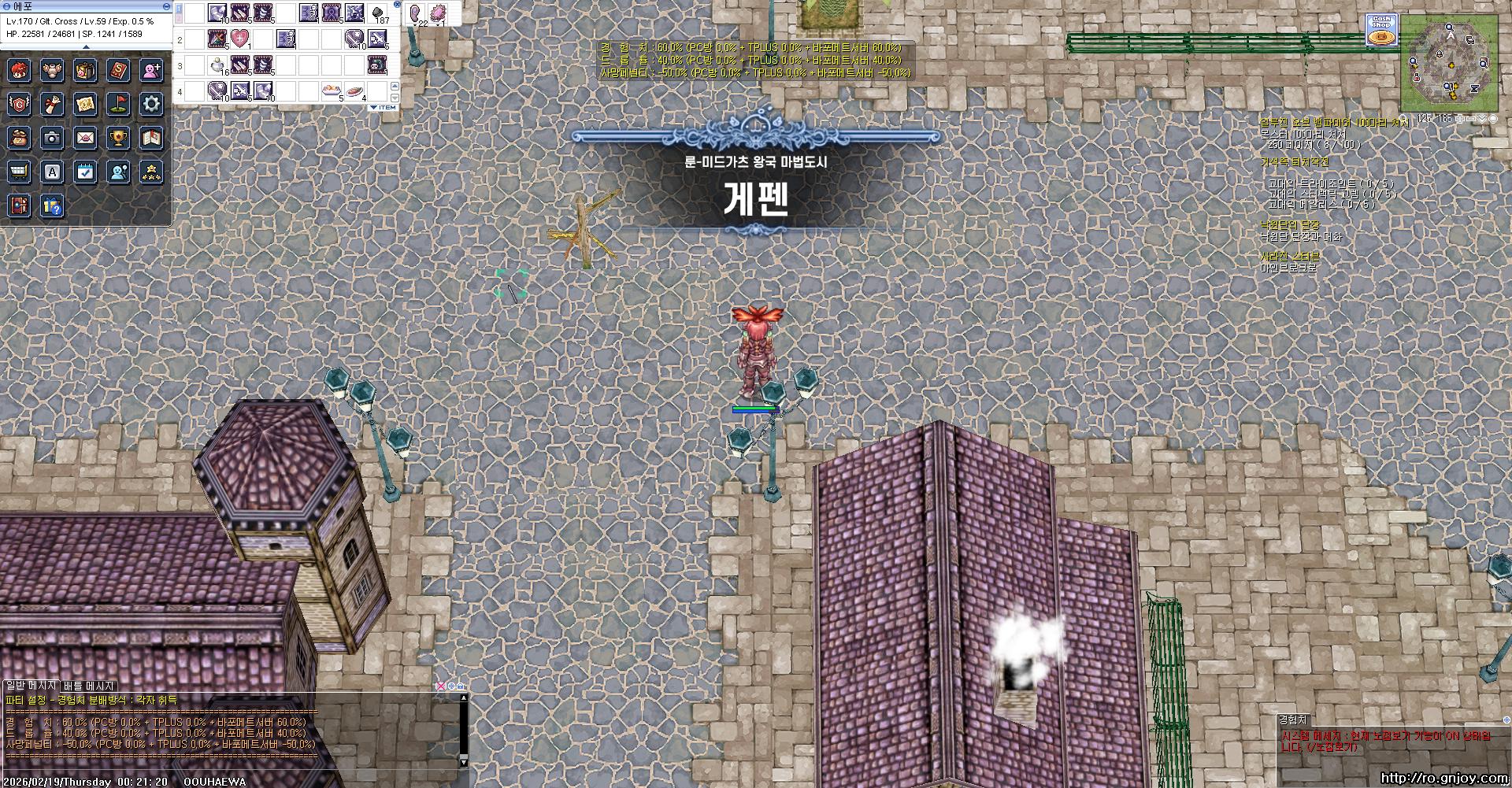Take a screenshot with the camera icon
This screenshot has width=1512, height=788.
[x=52, y=139]
